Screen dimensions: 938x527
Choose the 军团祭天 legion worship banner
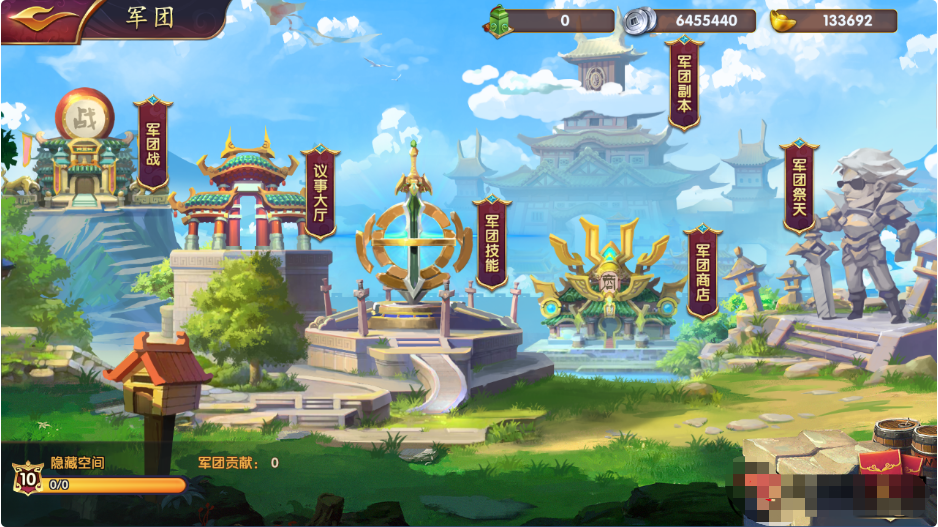tap(799, 186)
